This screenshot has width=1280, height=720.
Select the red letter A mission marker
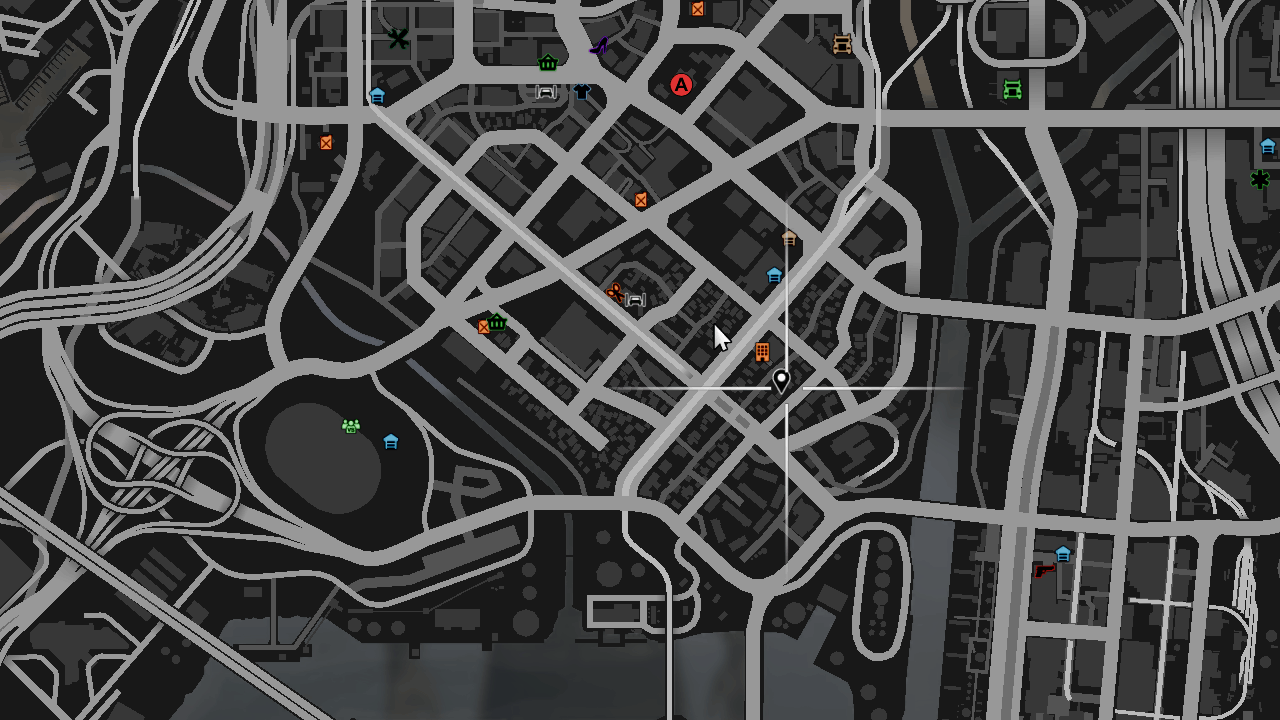[681, 85]
